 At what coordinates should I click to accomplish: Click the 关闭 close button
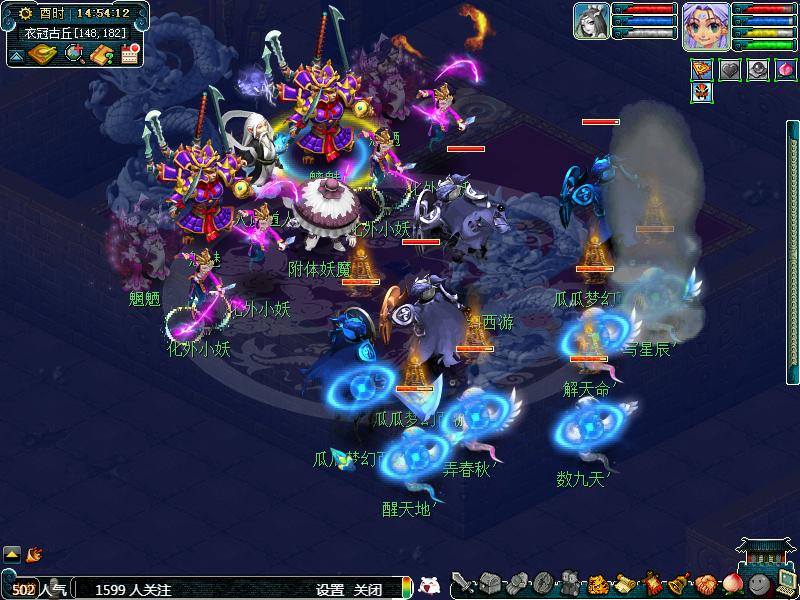pyautogui.click(x=368, y=590)
